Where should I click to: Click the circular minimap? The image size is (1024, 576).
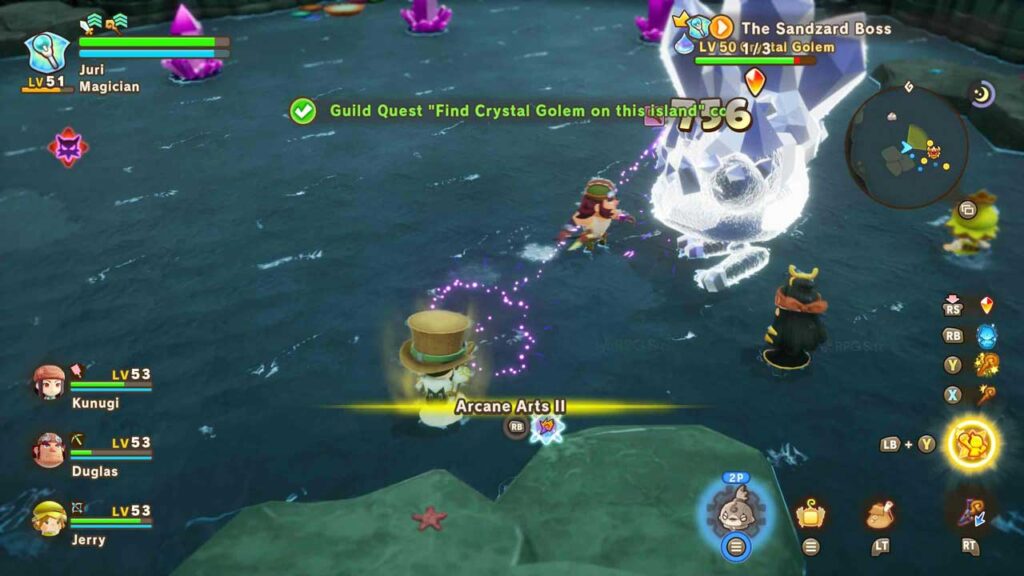[906, 147]
